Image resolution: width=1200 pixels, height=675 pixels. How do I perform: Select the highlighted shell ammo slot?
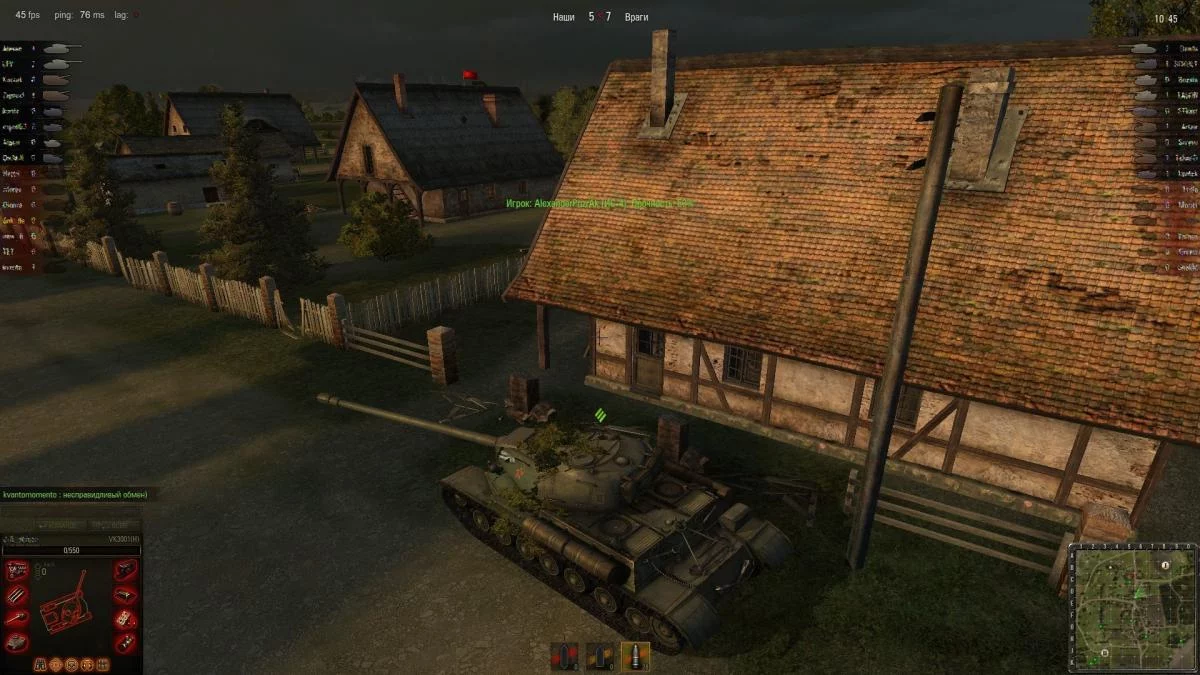(x=635, y=656)
